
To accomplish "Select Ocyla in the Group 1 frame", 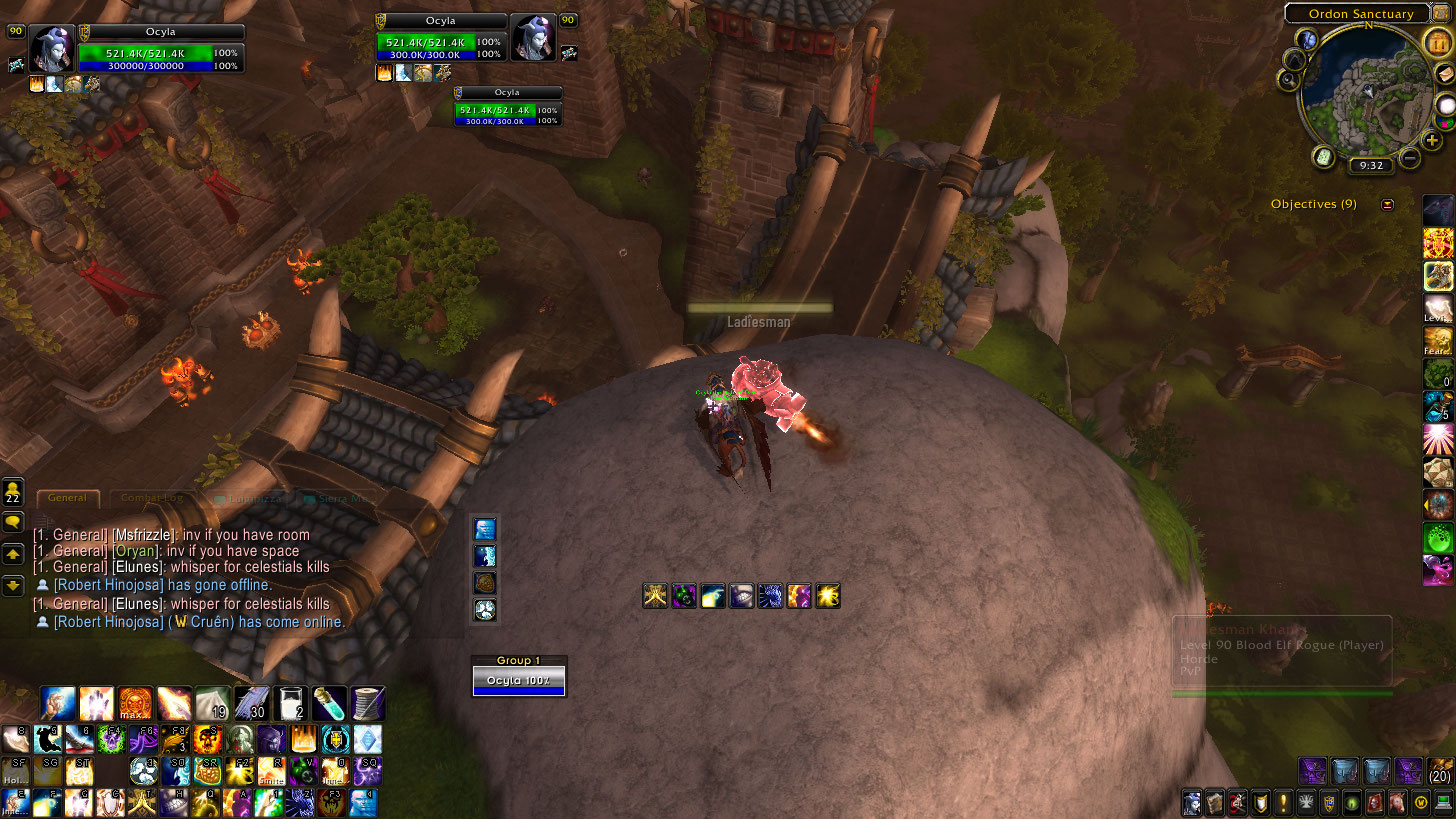I will click(519, 681).
